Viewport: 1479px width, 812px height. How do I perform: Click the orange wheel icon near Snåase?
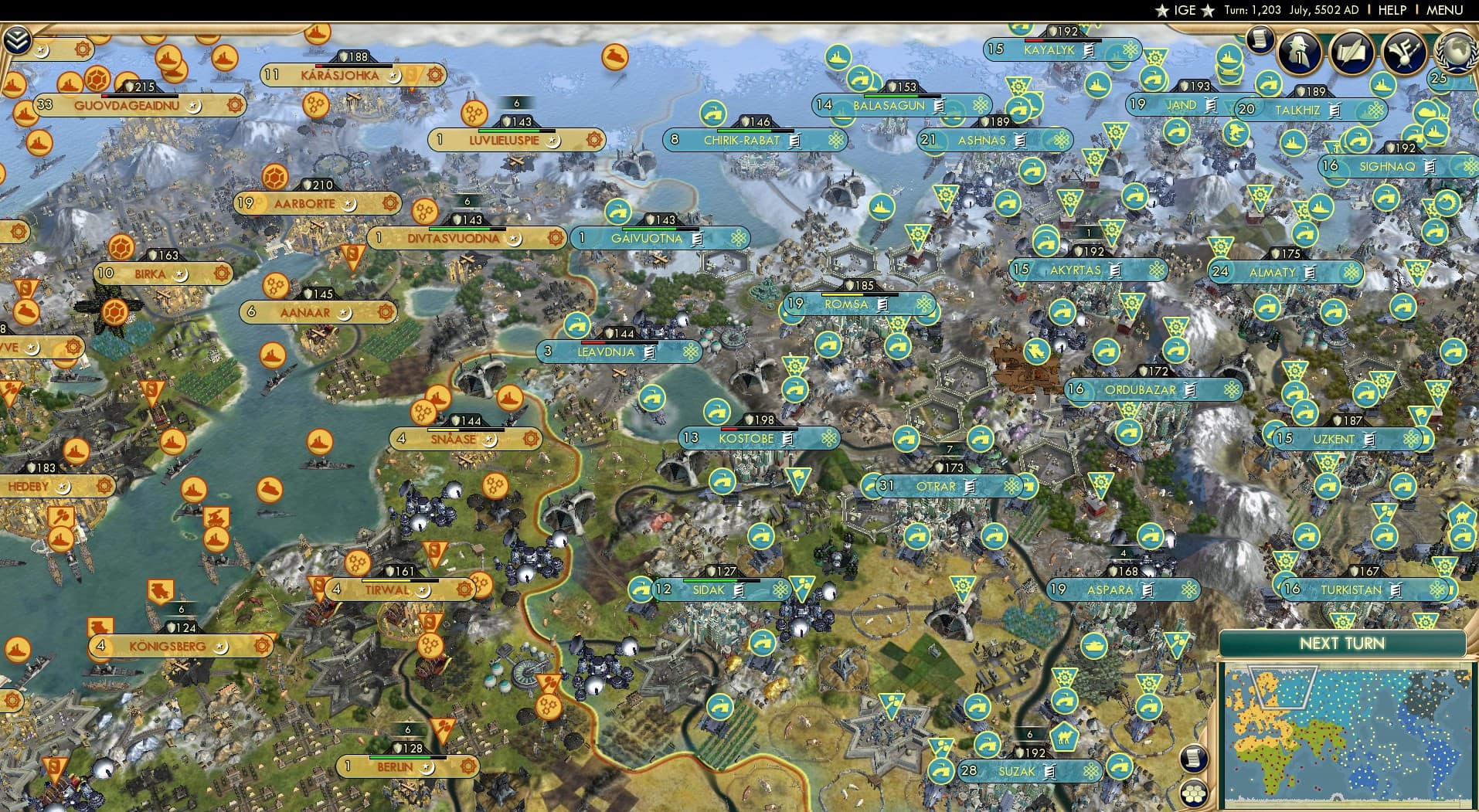click(x=423, y=413)
